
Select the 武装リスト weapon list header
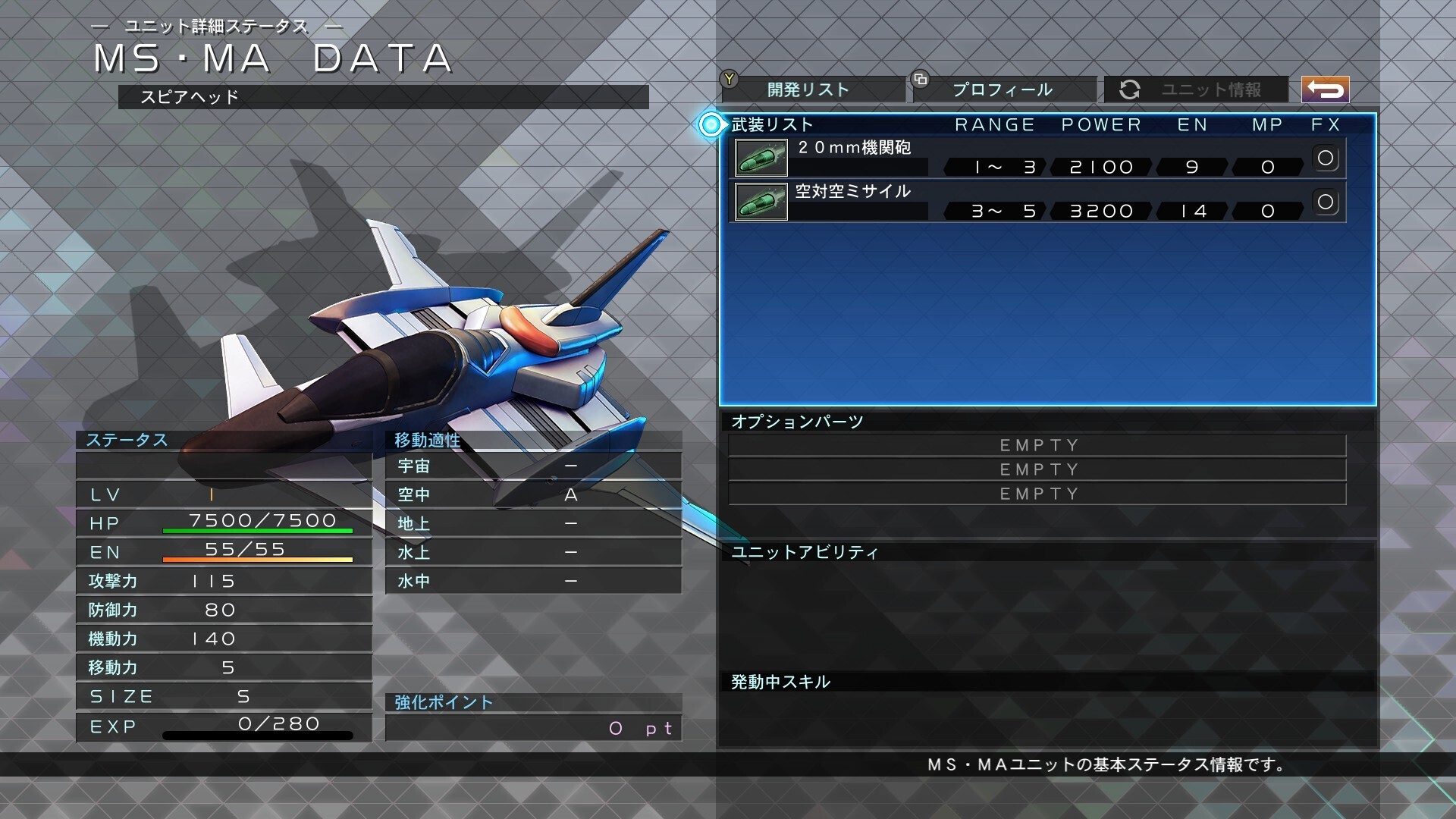(772, 124)
